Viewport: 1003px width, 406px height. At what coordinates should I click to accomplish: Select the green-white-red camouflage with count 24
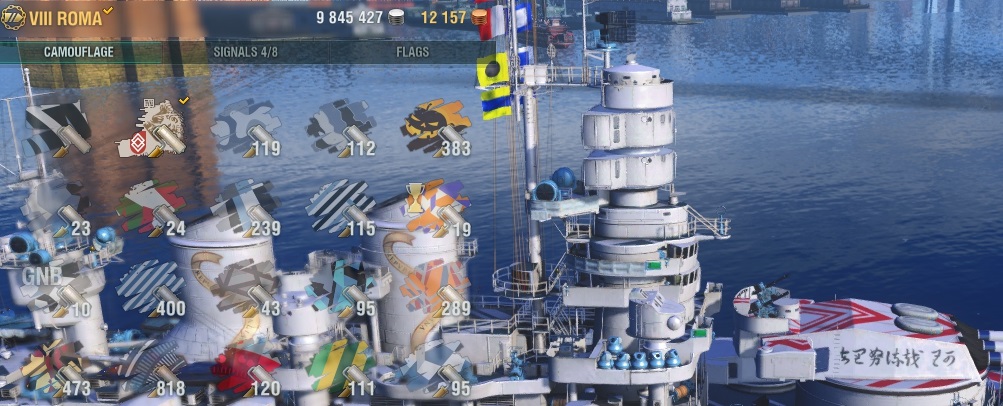coord(152,208)
